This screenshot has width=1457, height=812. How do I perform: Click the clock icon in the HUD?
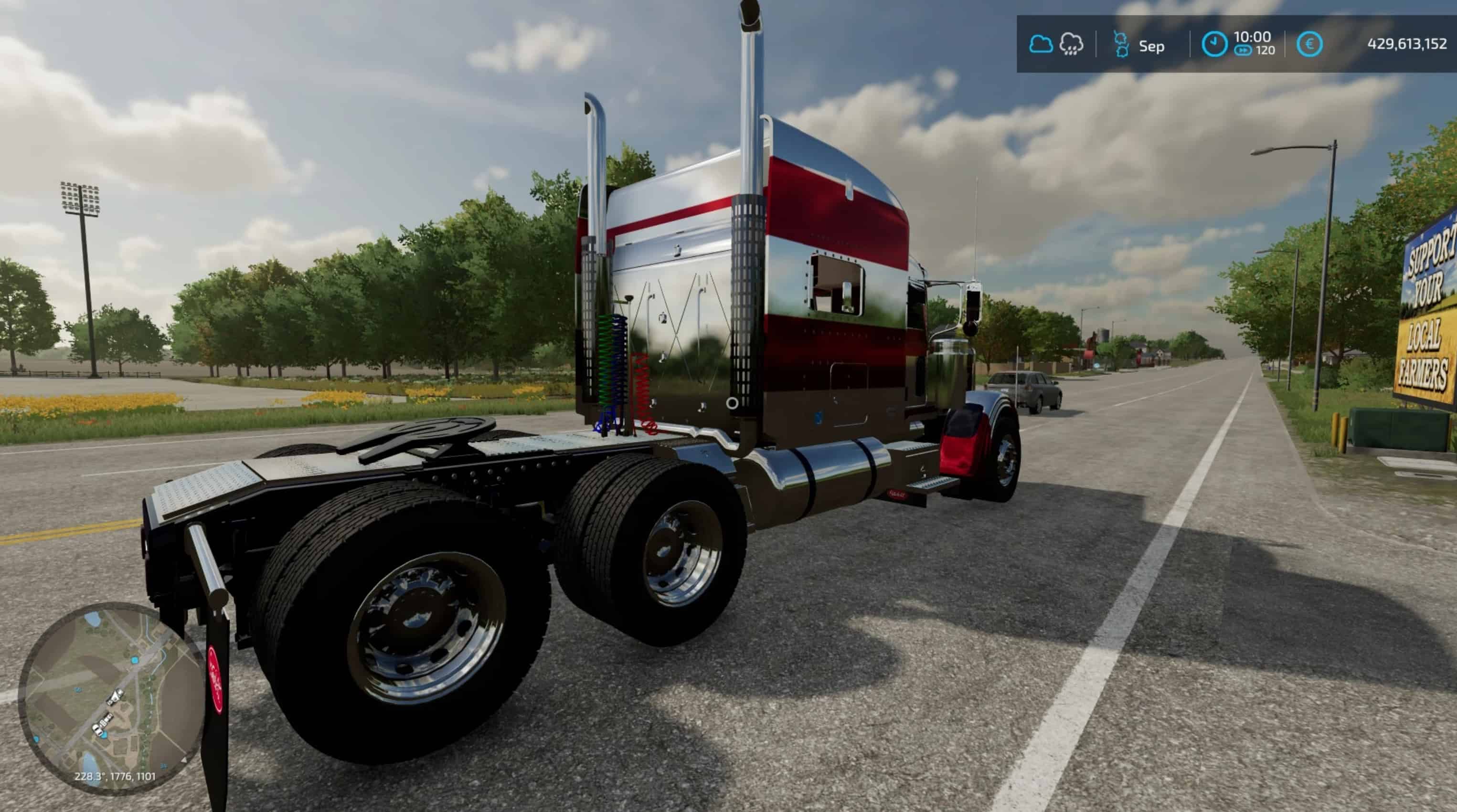1214,44
